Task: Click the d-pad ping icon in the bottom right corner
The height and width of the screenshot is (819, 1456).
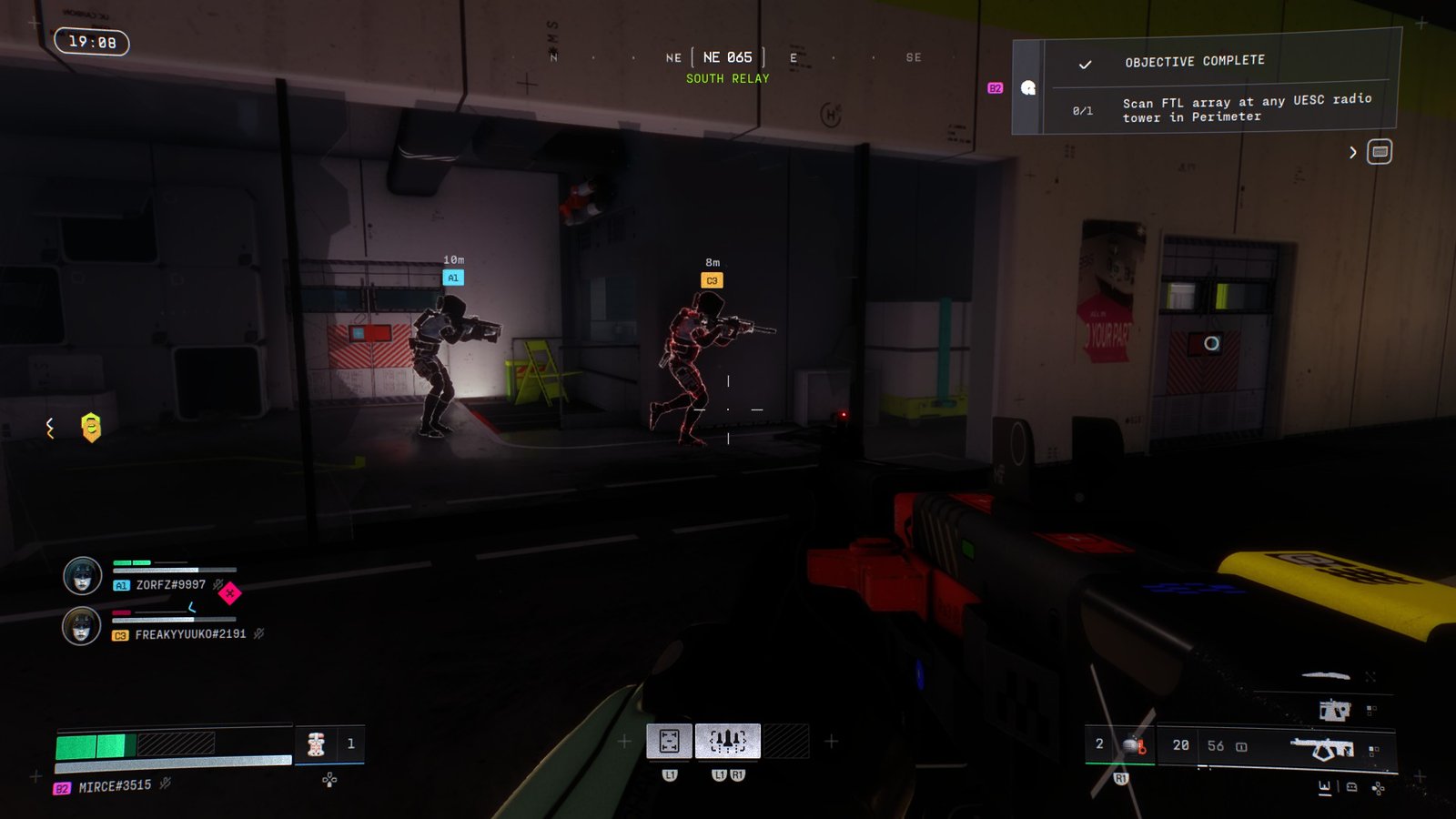Action: tap(1377, 788)
